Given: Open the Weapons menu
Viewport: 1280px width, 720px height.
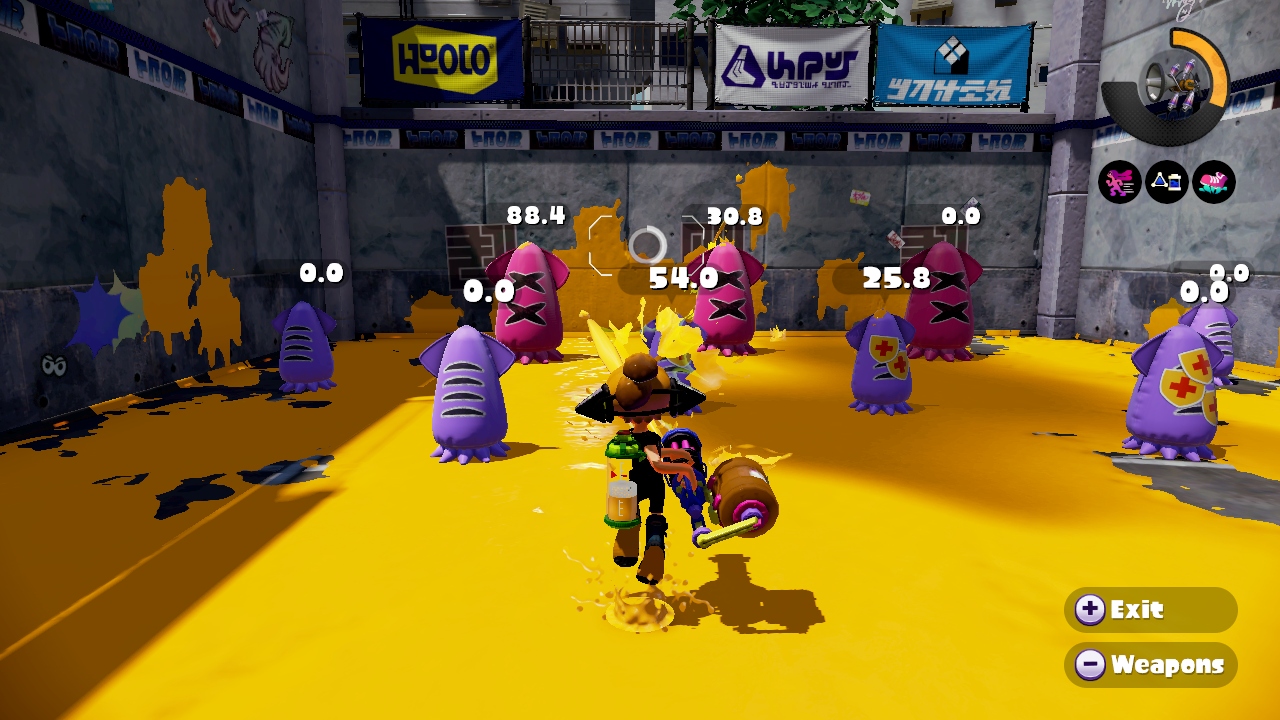Looking at the screenshot, I should 1150,665.
